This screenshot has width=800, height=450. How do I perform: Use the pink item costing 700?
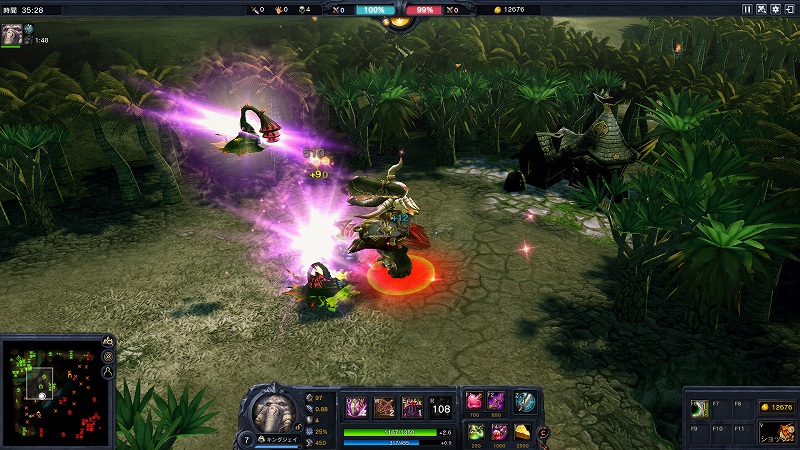475,401
